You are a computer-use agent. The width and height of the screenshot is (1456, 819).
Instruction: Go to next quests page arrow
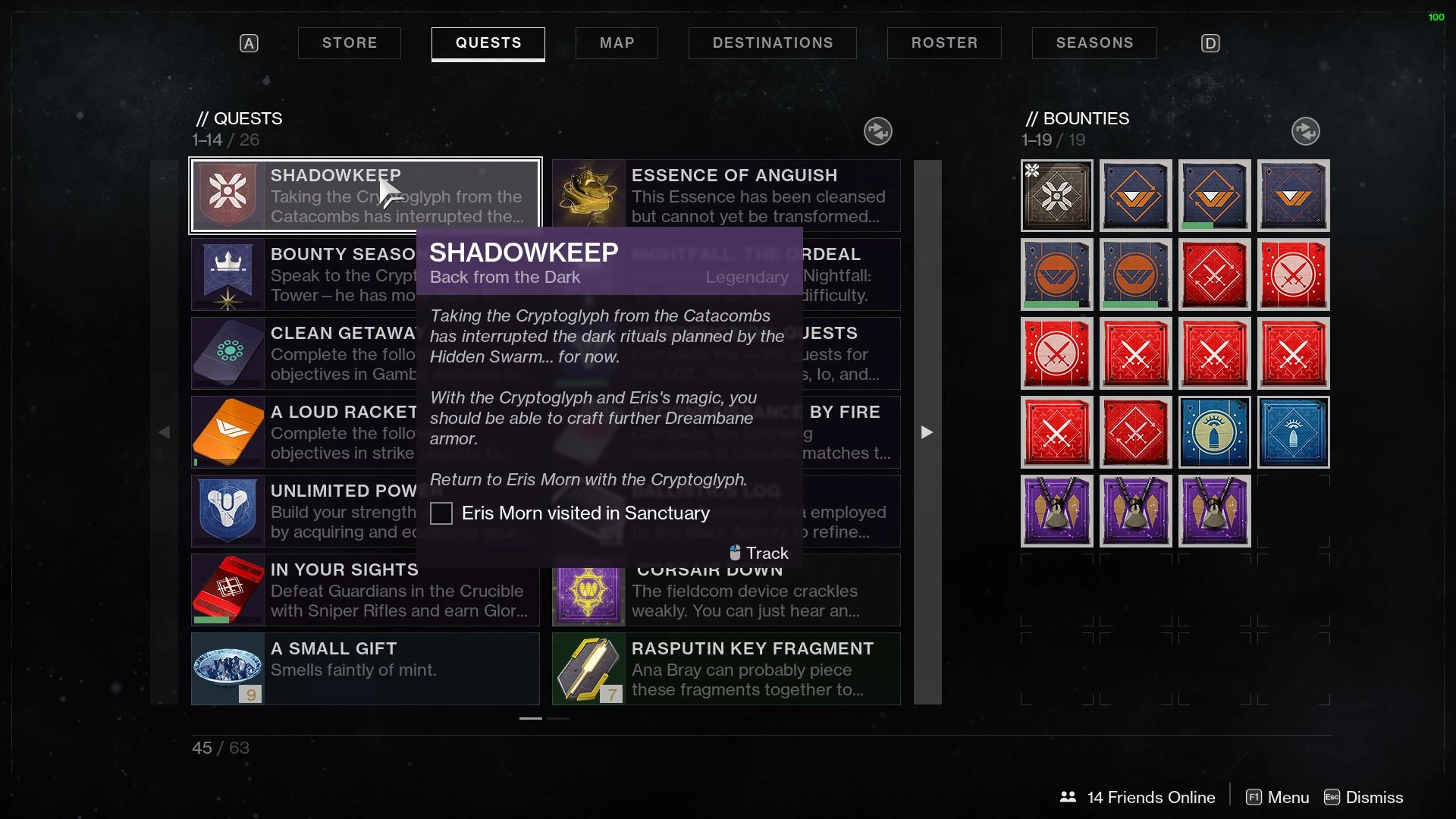click(927, 432)
